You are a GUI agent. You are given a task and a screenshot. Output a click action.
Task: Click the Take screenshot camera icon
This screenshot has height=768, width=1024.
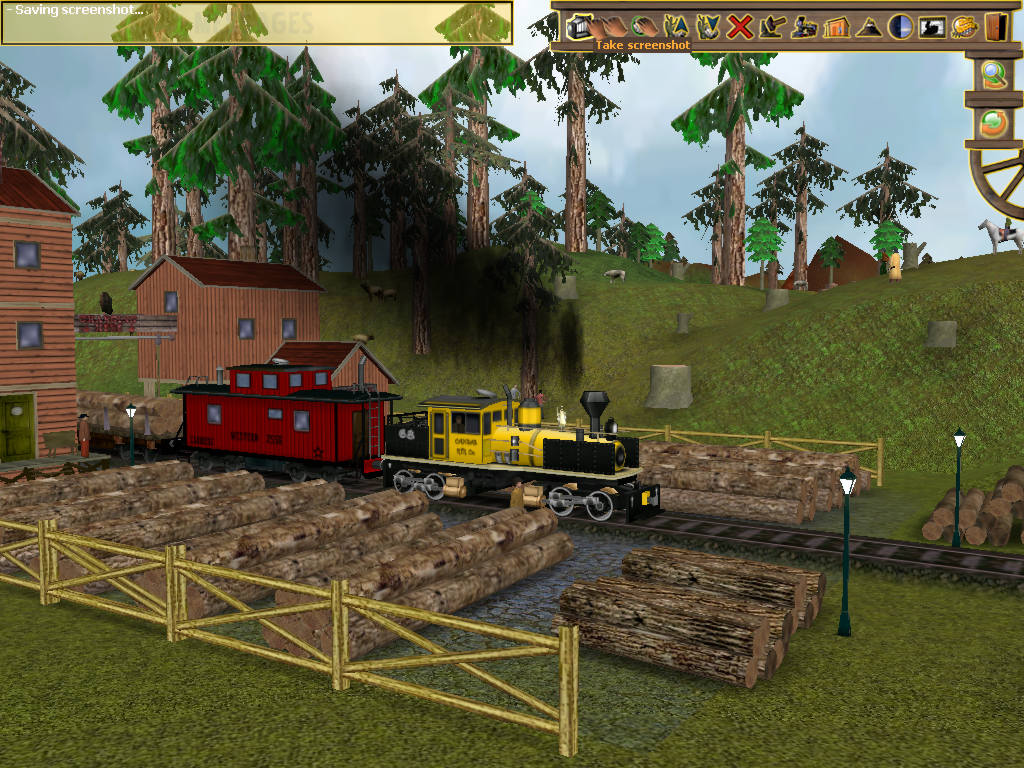[580, 27]
